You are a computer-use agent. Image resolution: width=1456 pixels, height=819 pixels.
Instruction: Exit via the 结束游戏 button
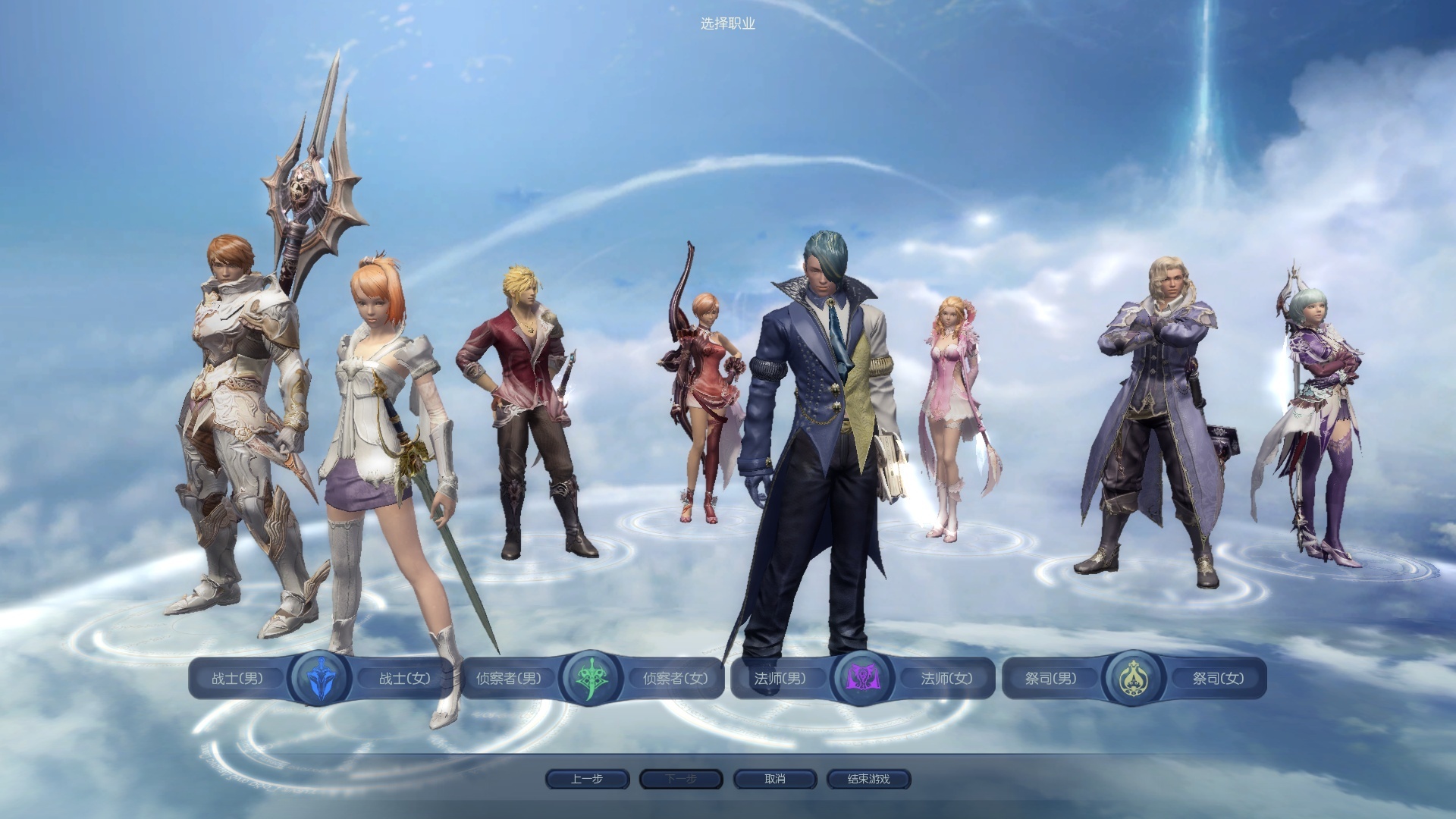(x=868, y=779)
